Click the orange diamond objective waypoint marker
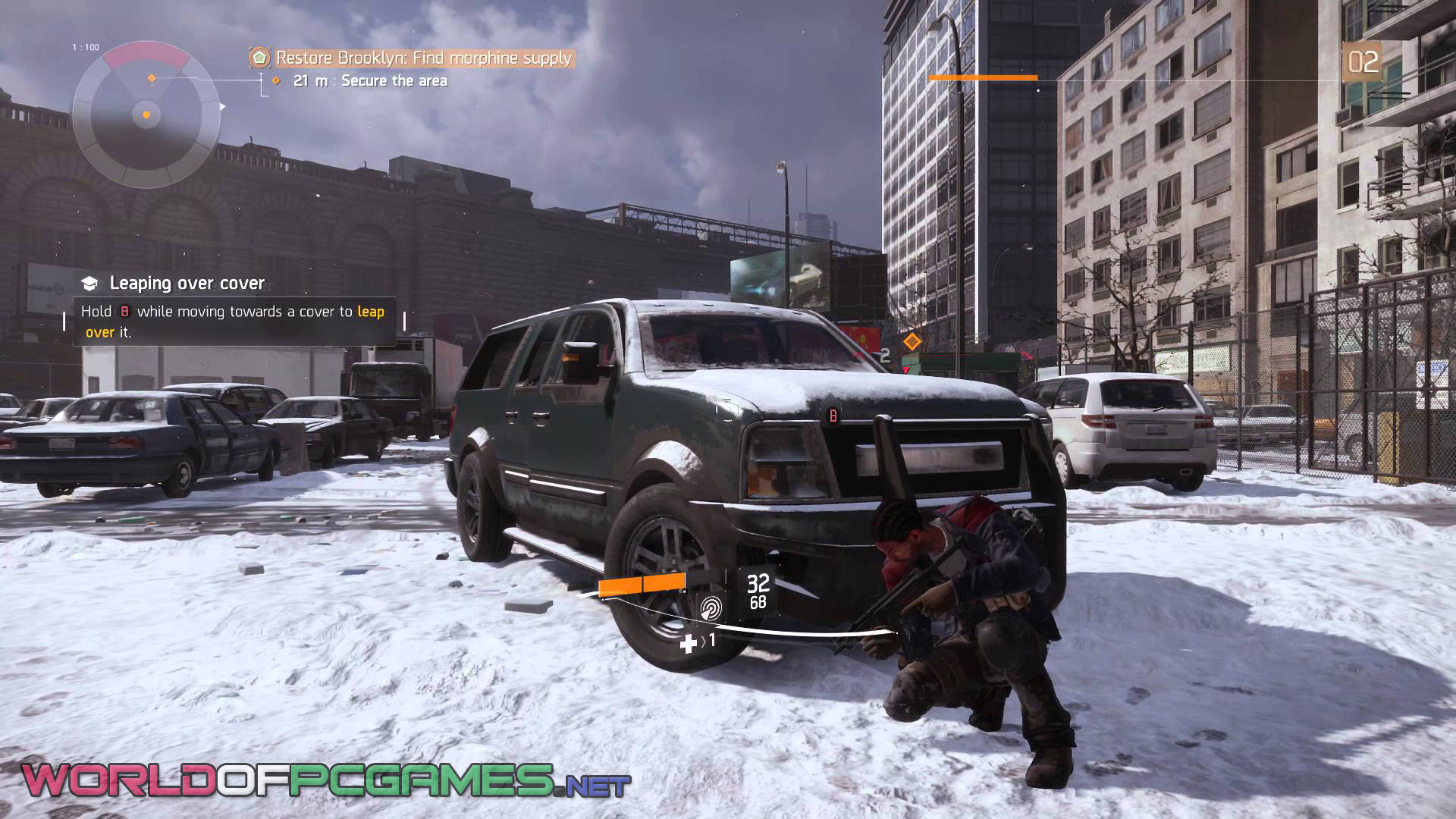 point(912,341)
